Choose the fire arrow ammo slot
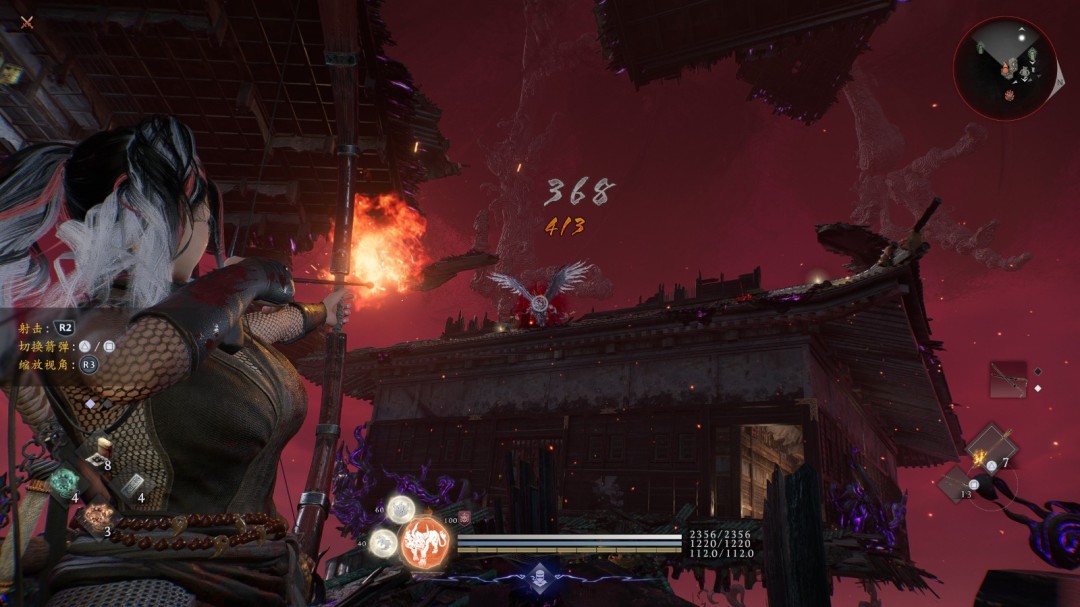 pyautogui.click(x=990, y=446)
